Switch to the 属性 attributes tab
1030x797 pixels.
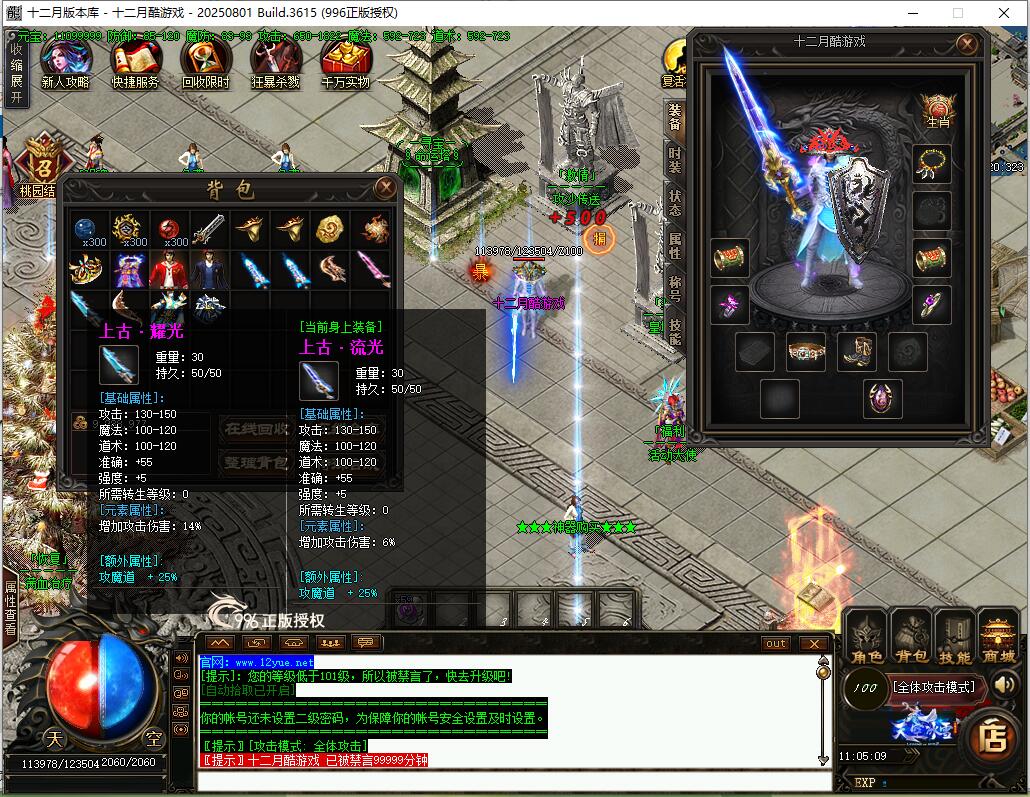675,246
